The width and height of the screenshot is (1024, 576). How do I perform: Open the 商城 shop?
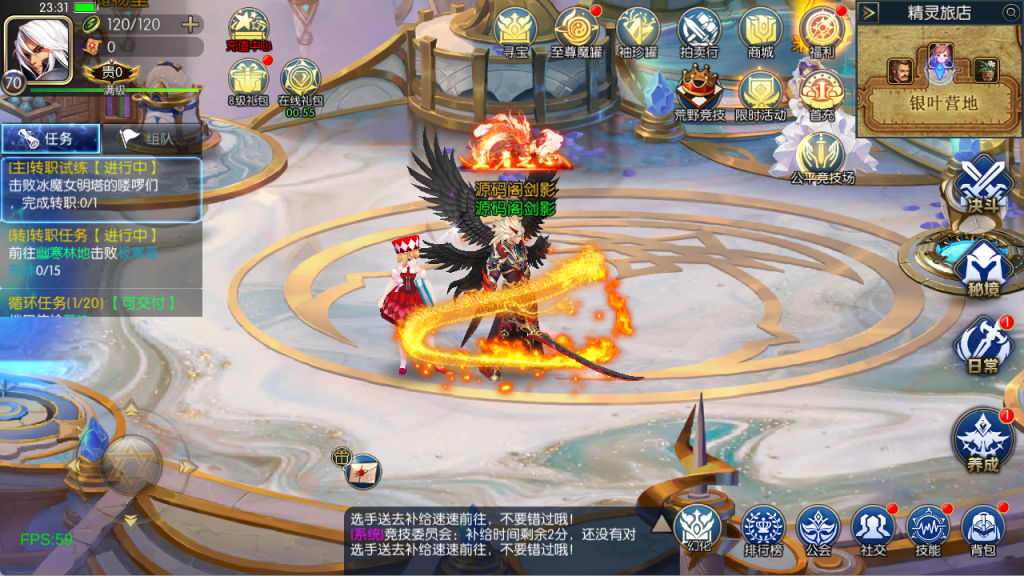tap(760, 32)
